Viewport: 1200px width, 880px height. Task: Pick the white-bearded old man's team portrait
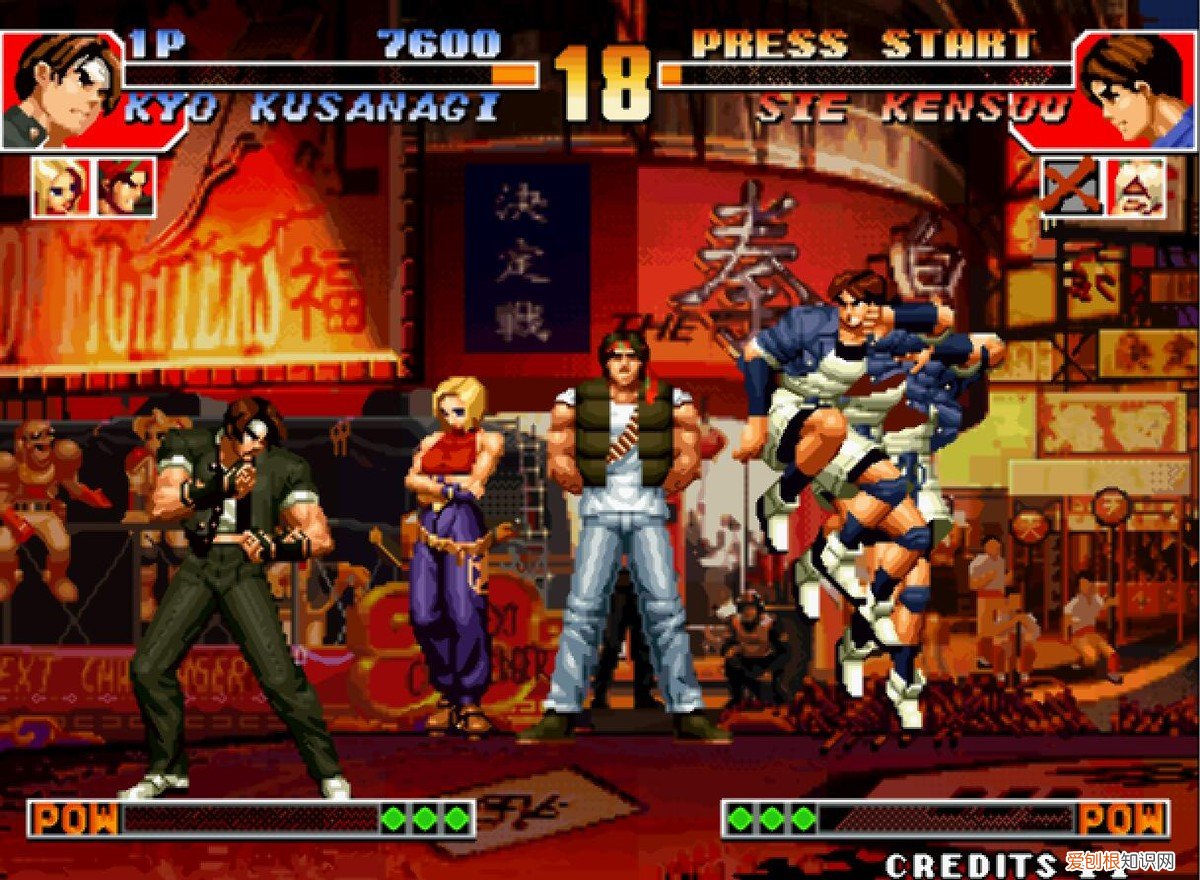[x=1137, y=187]
